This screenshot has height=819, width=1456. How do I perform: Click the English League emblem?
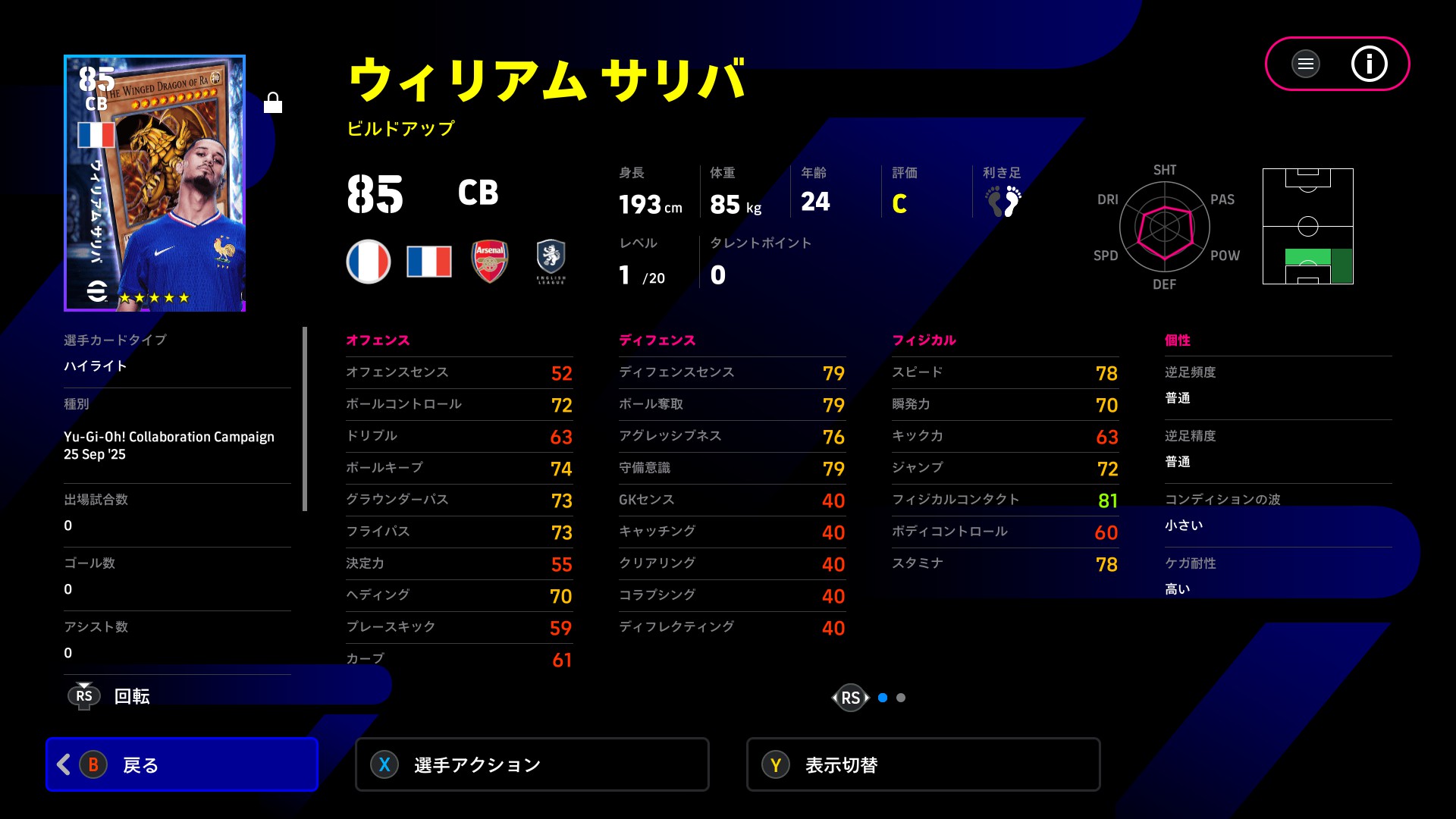551,261
